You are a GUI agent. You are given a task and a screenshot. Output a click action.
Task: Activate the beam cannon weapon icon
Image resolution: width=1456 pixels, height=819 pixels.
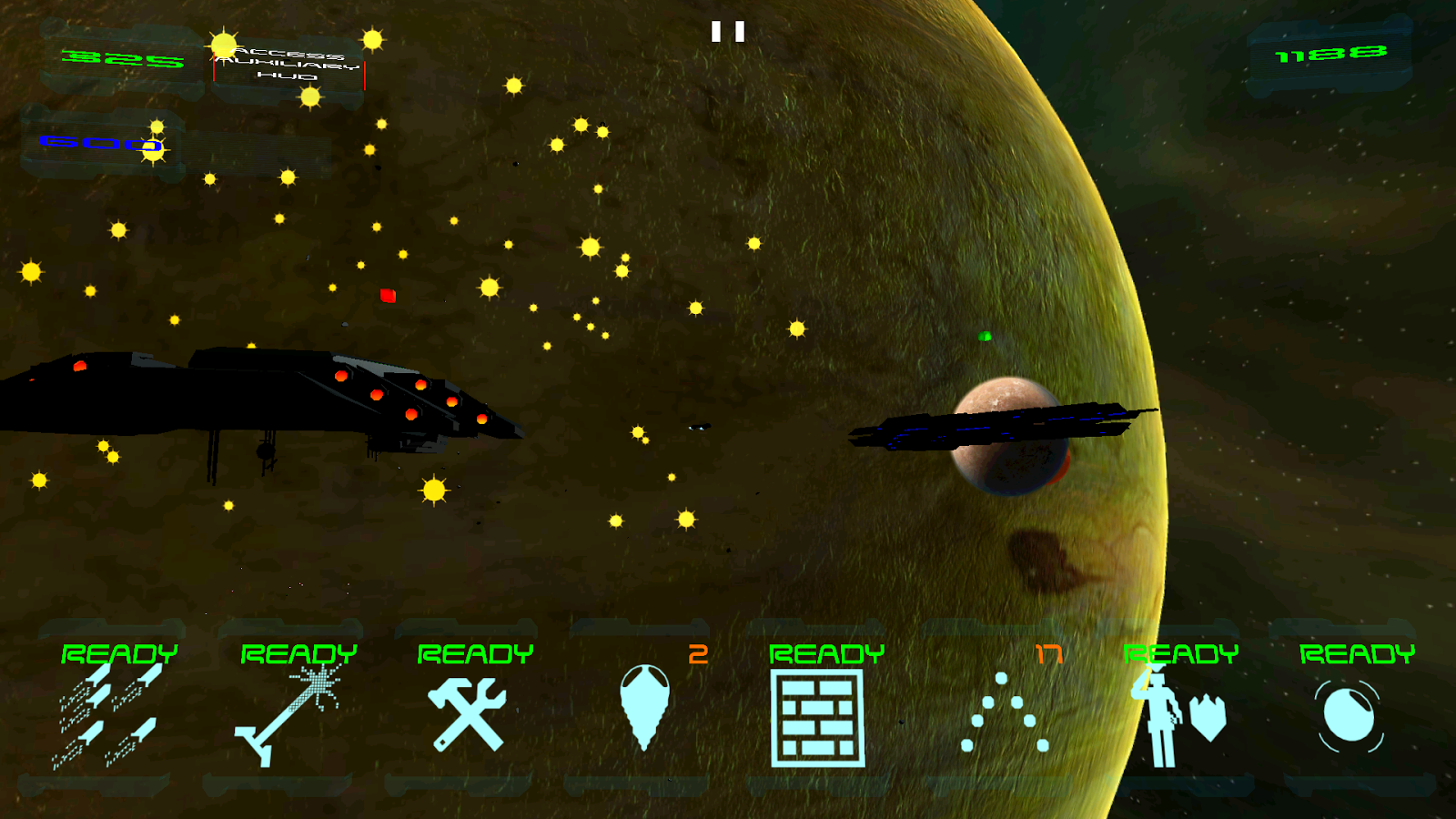click(x=289, y=714)
